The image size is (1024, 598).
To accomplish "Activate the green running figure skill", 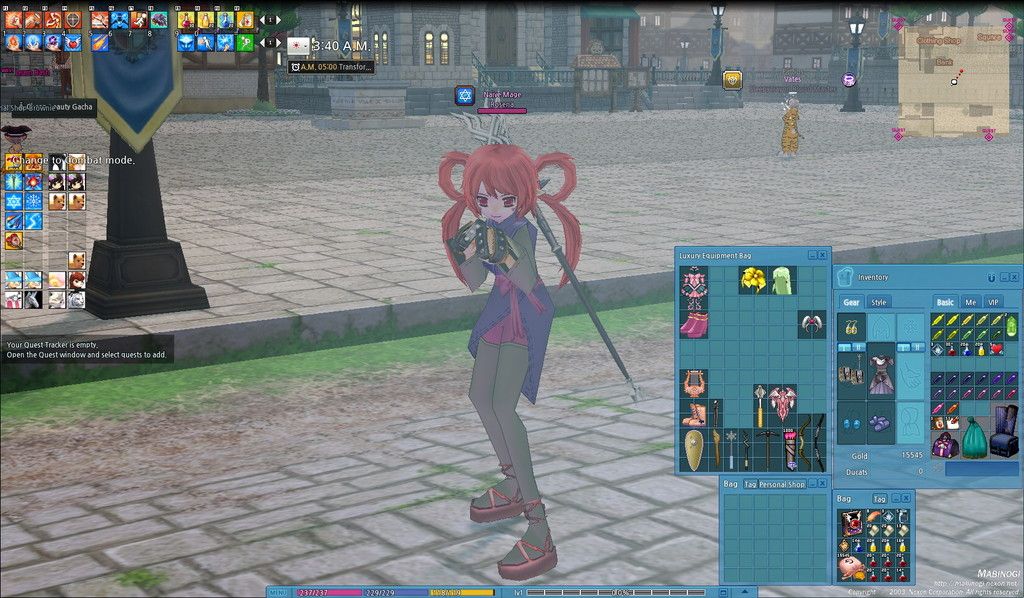I will 245,42.
